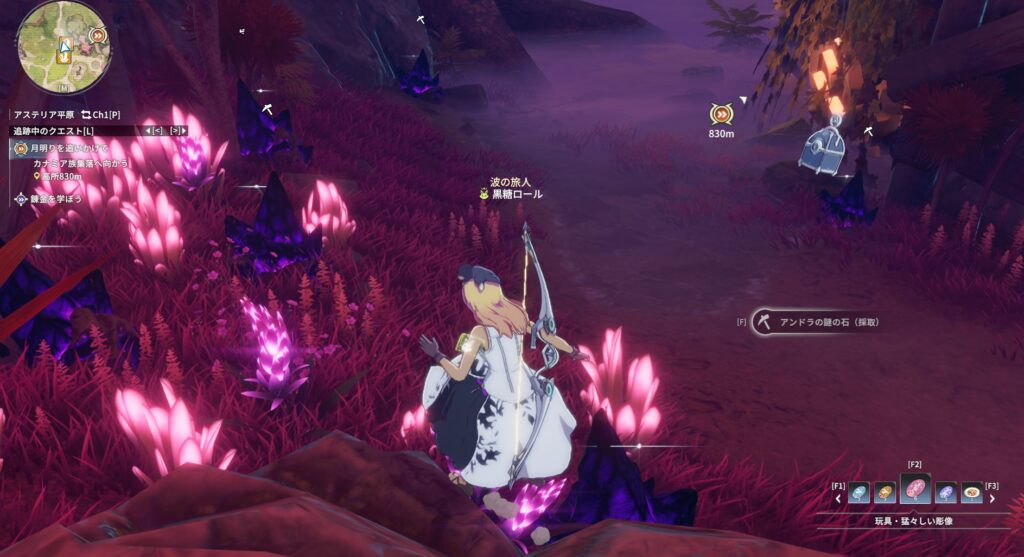Viewport: 1024px width, 557px height.
Task: Select the 月明りを追いかけて quest entry
Action: (x=69, y=148)
